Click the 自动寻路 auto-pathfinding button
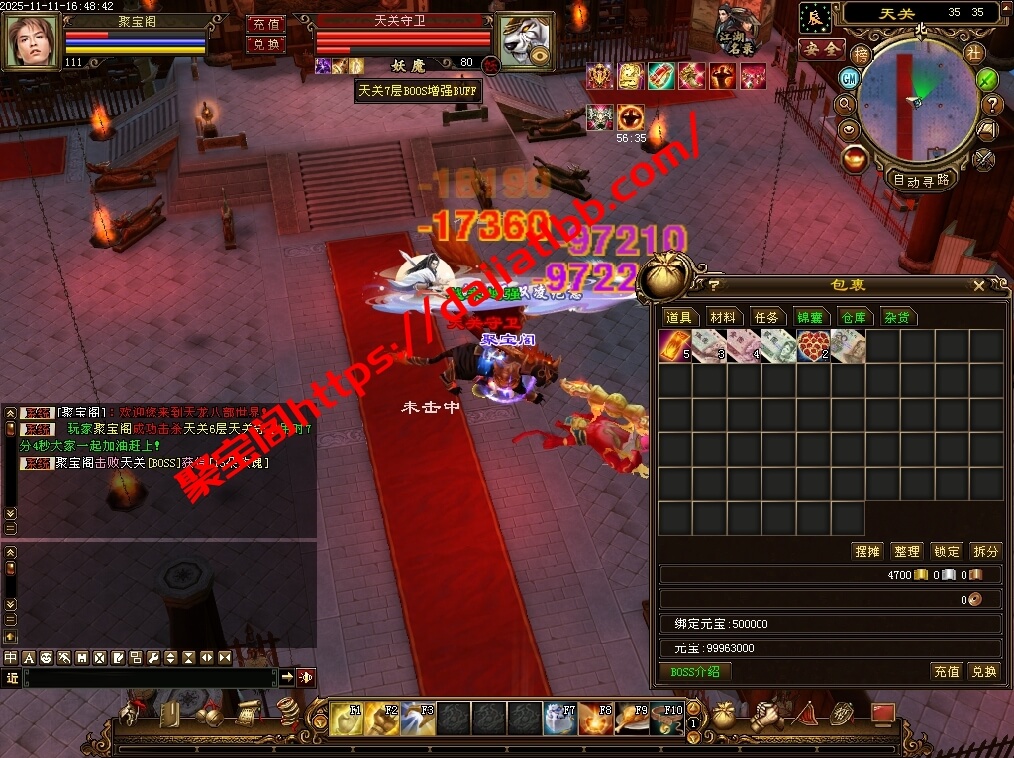The width and height of the screenshot is (1014, 758). pos(921,181)
